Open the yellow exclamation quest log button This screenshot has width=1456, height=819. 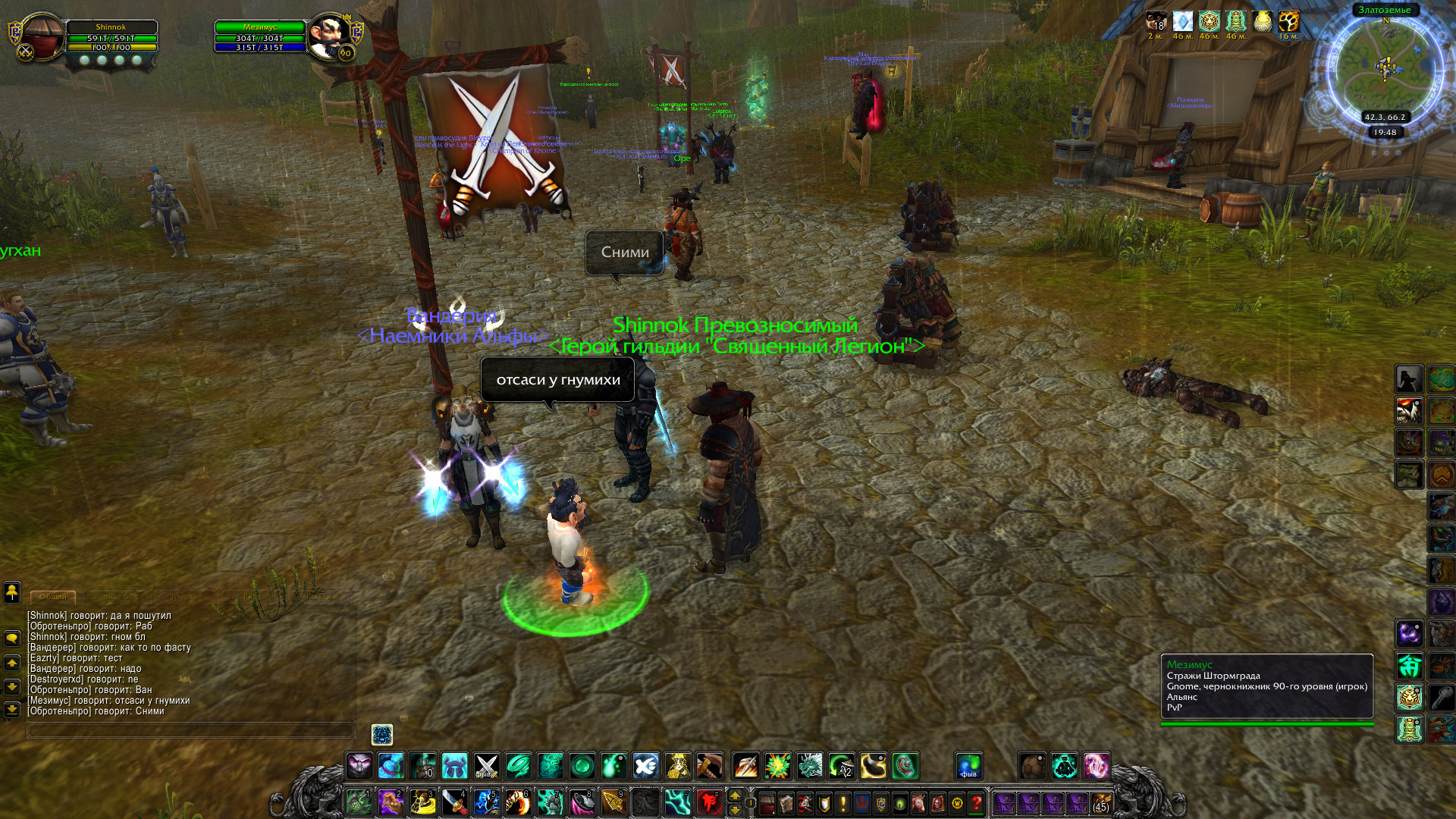click(843, 802)
